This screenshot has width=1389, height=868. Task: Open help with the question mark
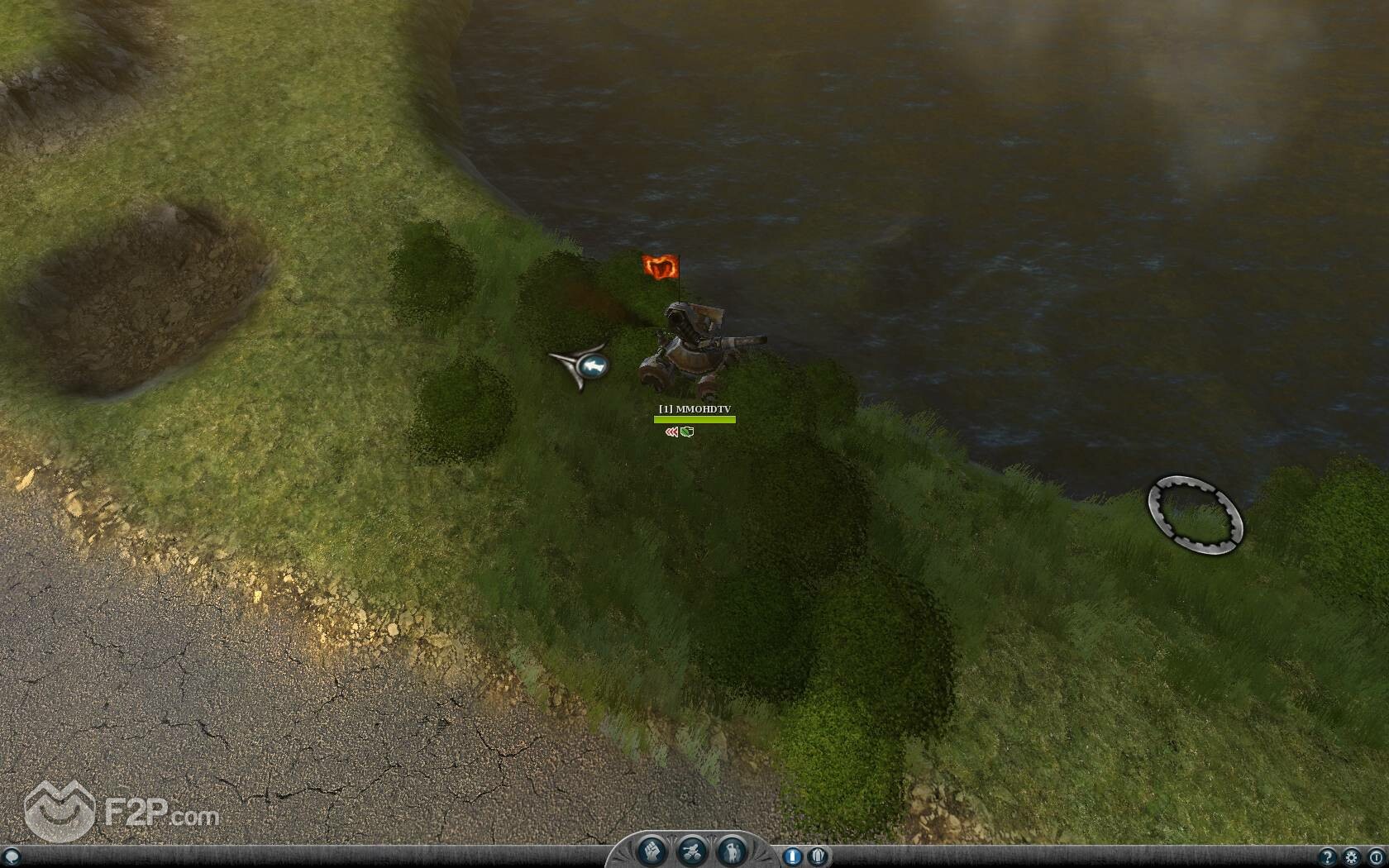tap(1329, 856)
